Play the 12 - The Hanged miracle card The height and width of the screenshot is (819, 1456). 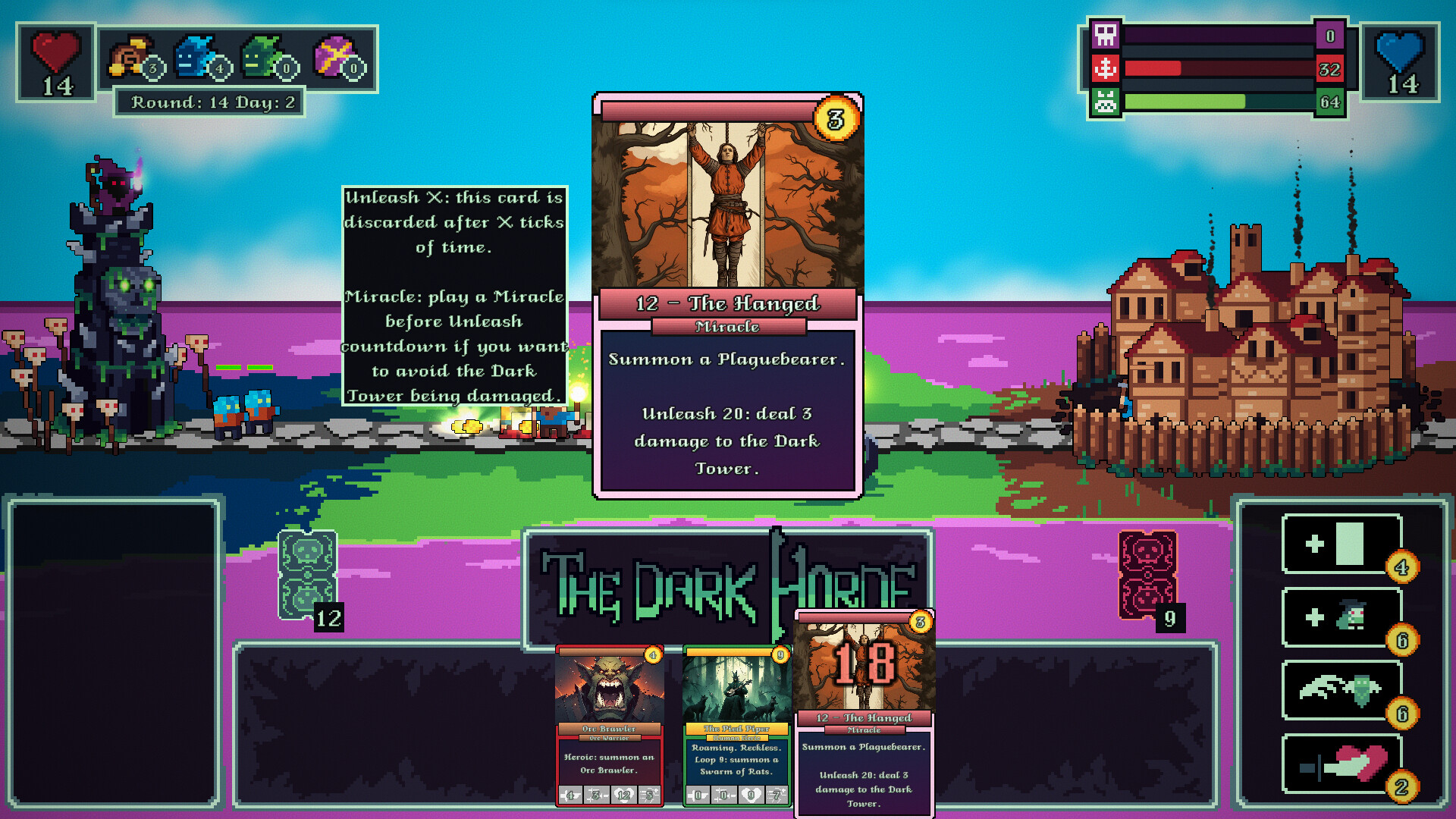[862, 720]
